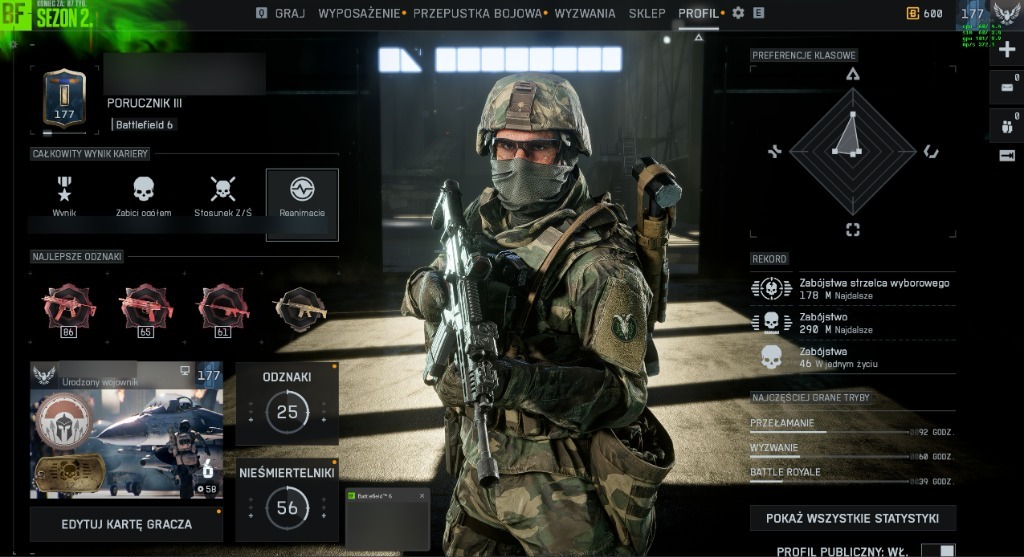Switch to the WYPOSAŻENIE tab
The height and width of the screenshot is (557, 1024).
tap(360, 13)
